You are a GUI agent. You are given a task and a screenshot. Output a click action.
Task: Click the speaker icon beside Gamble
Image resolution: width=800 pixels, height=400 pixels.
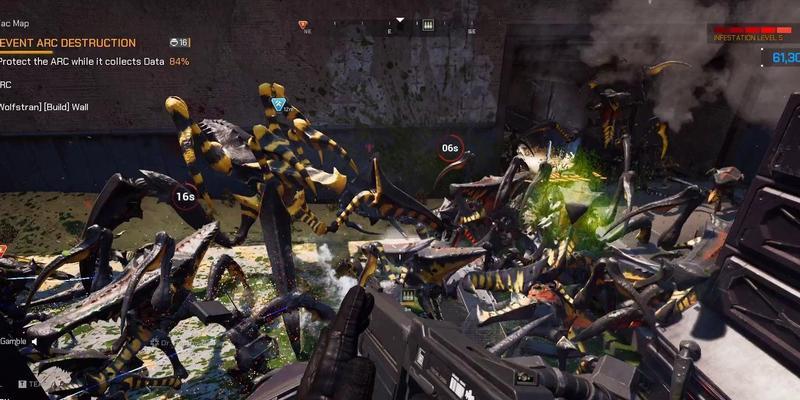34,341
